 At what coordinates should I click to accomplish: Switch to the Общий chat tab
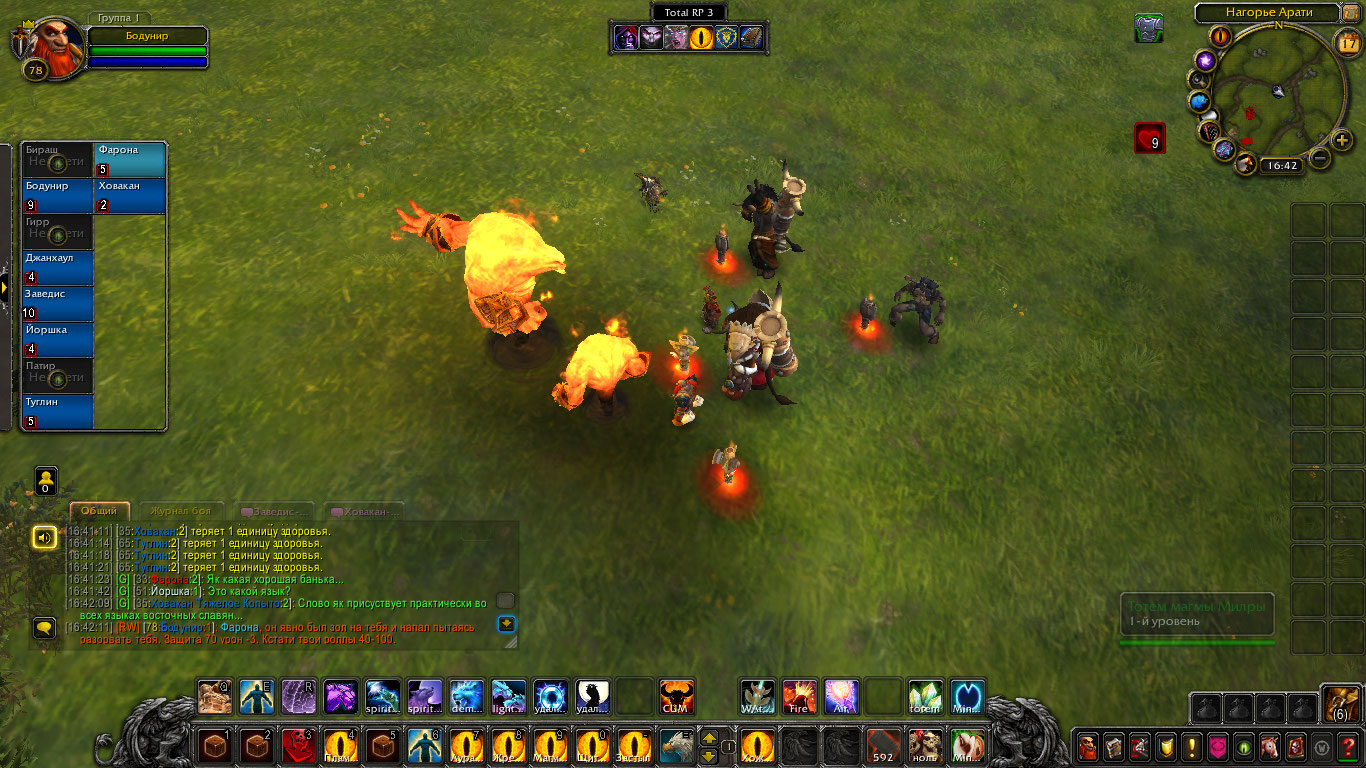point(99,511)
